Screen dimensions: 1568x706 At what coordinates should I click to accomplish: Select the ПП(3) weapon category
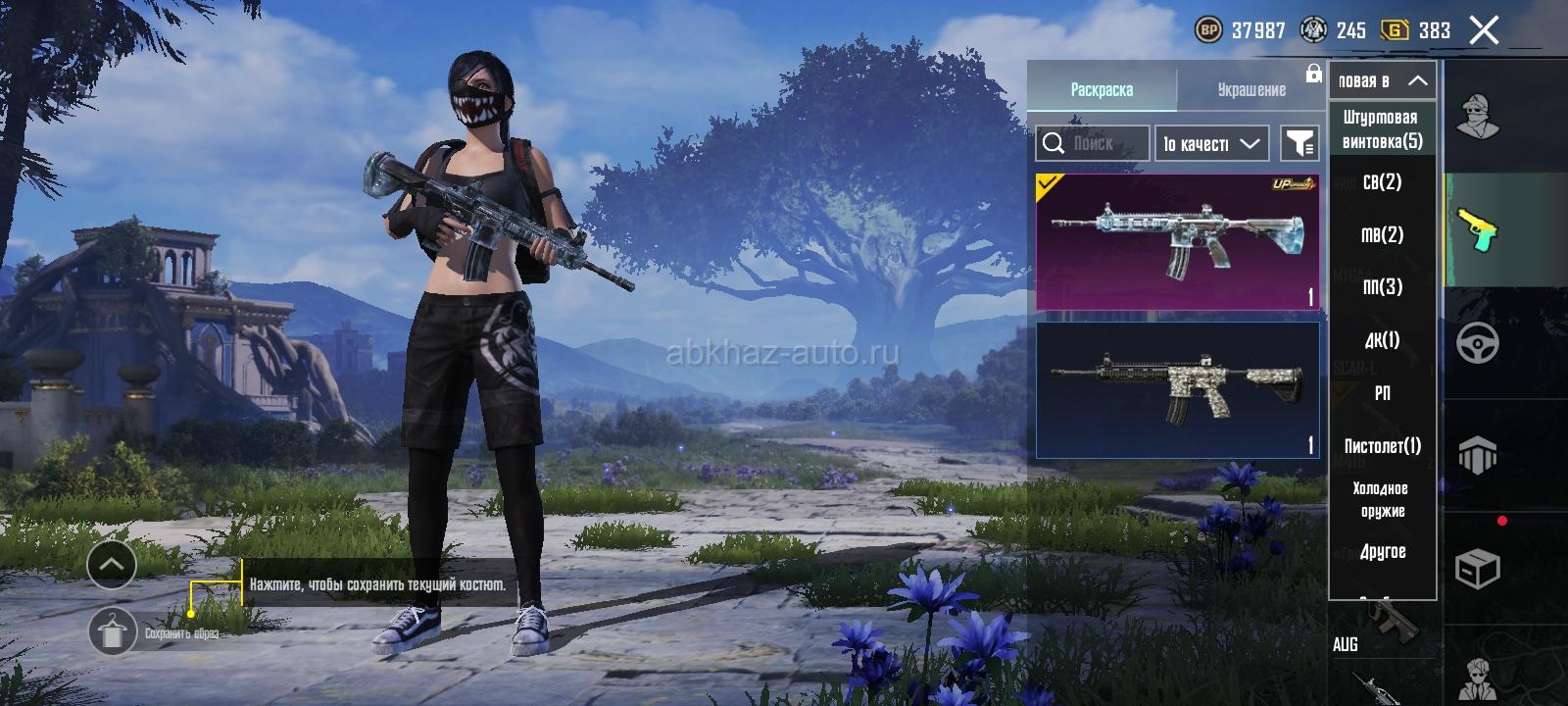point(1382,286)
